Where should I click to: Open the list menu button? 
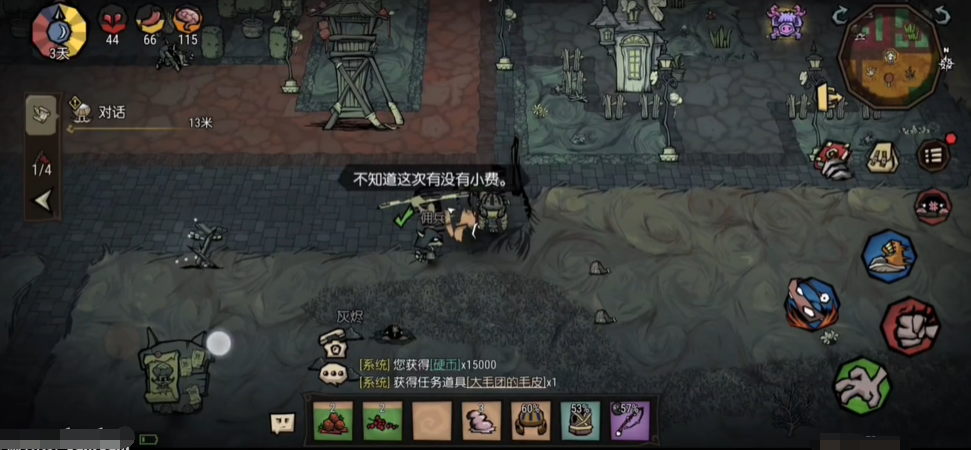933,155
